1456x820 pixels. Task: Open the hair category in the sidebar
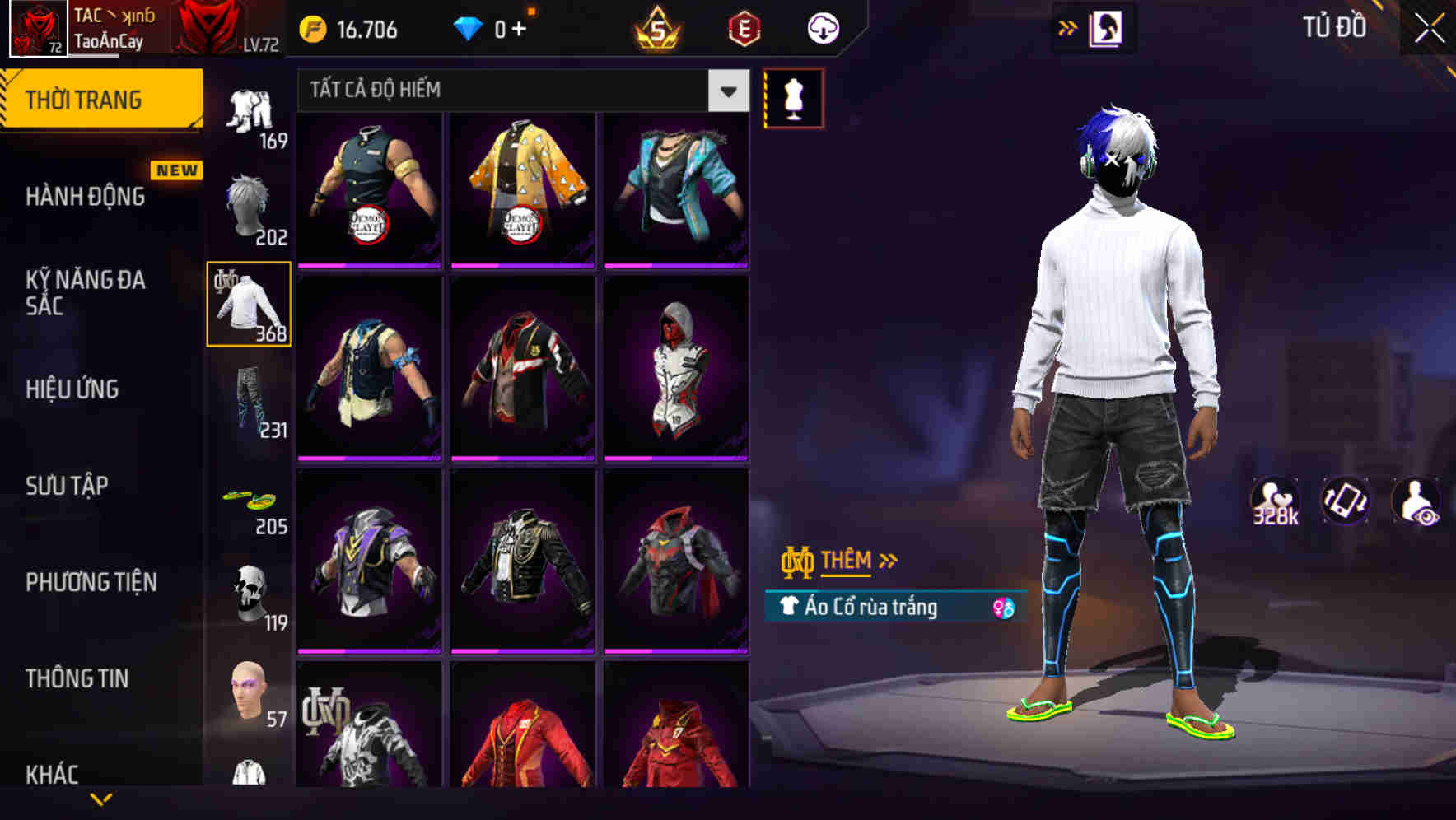point(250,204)
